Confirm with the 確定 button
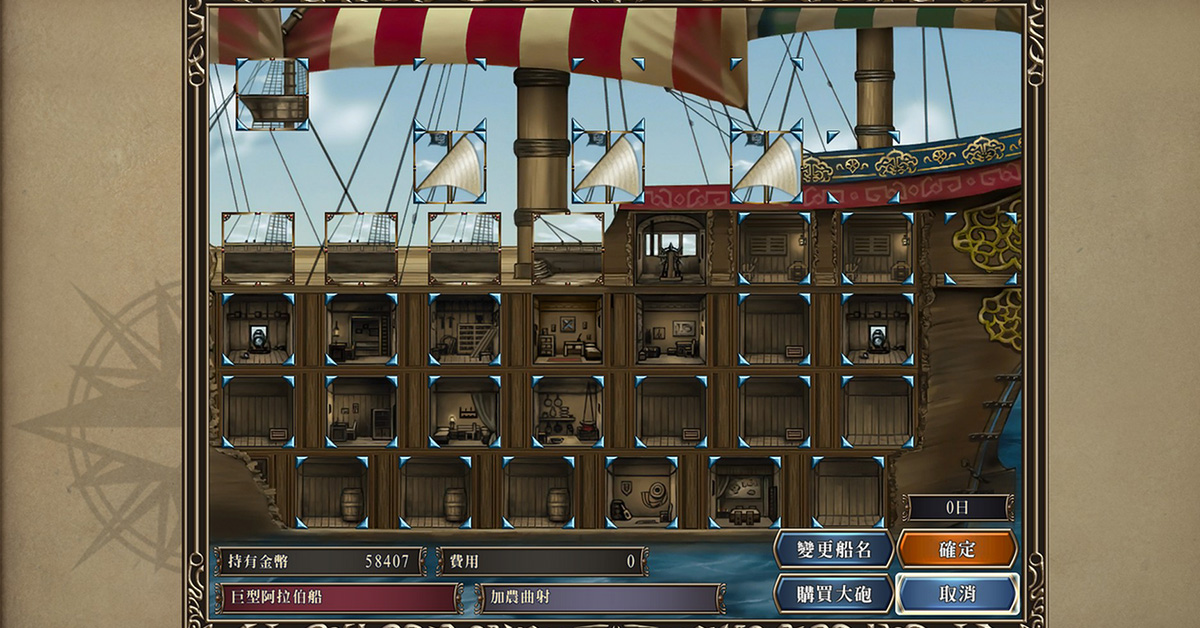 pos(956,549)
